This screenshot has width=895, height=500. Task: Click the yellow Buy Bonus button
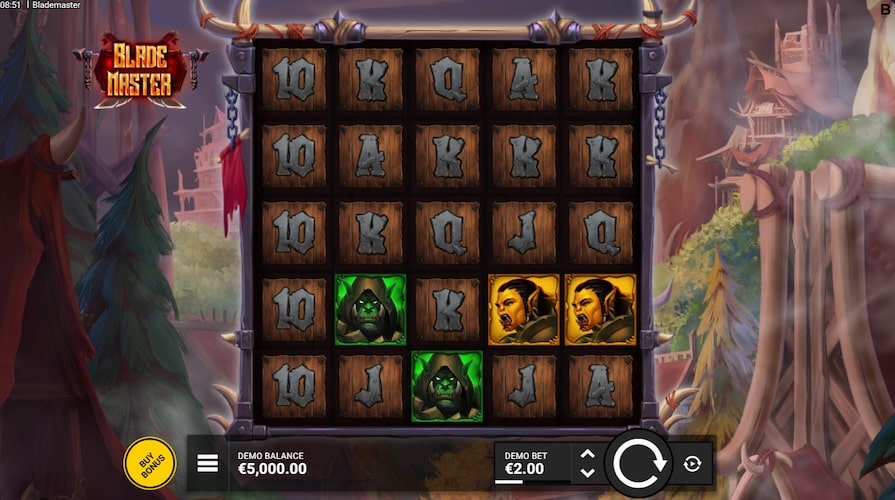149,464
